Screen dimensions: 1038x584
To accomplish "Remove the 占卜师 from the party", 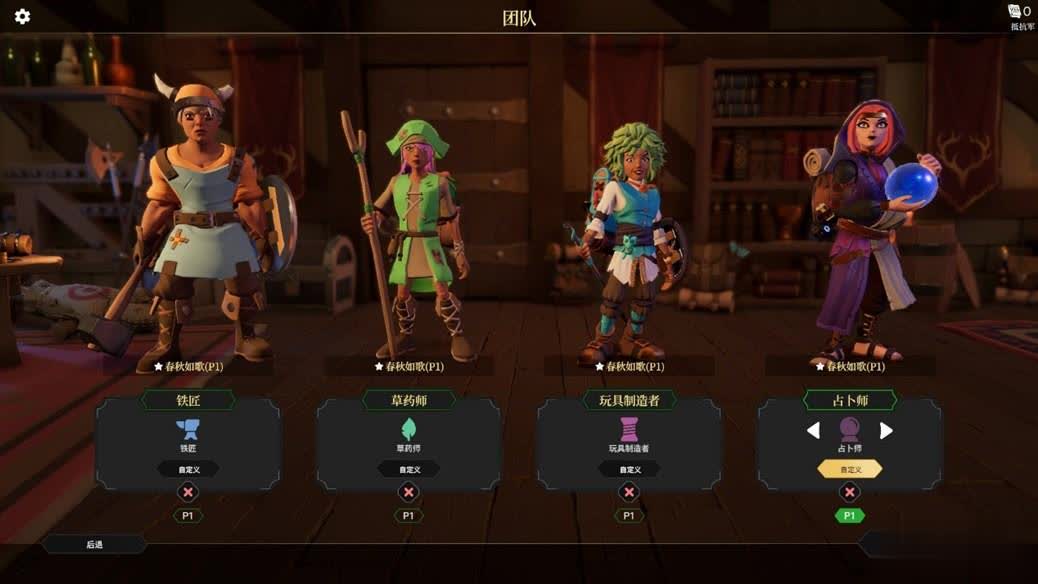I will [849, 492].
